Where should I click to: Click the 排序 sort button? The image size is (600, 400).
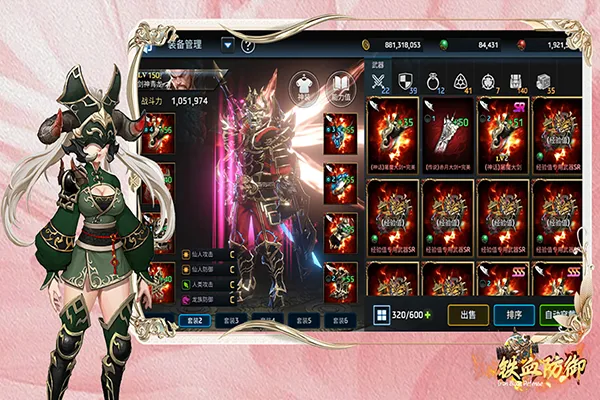pos(513,314)
